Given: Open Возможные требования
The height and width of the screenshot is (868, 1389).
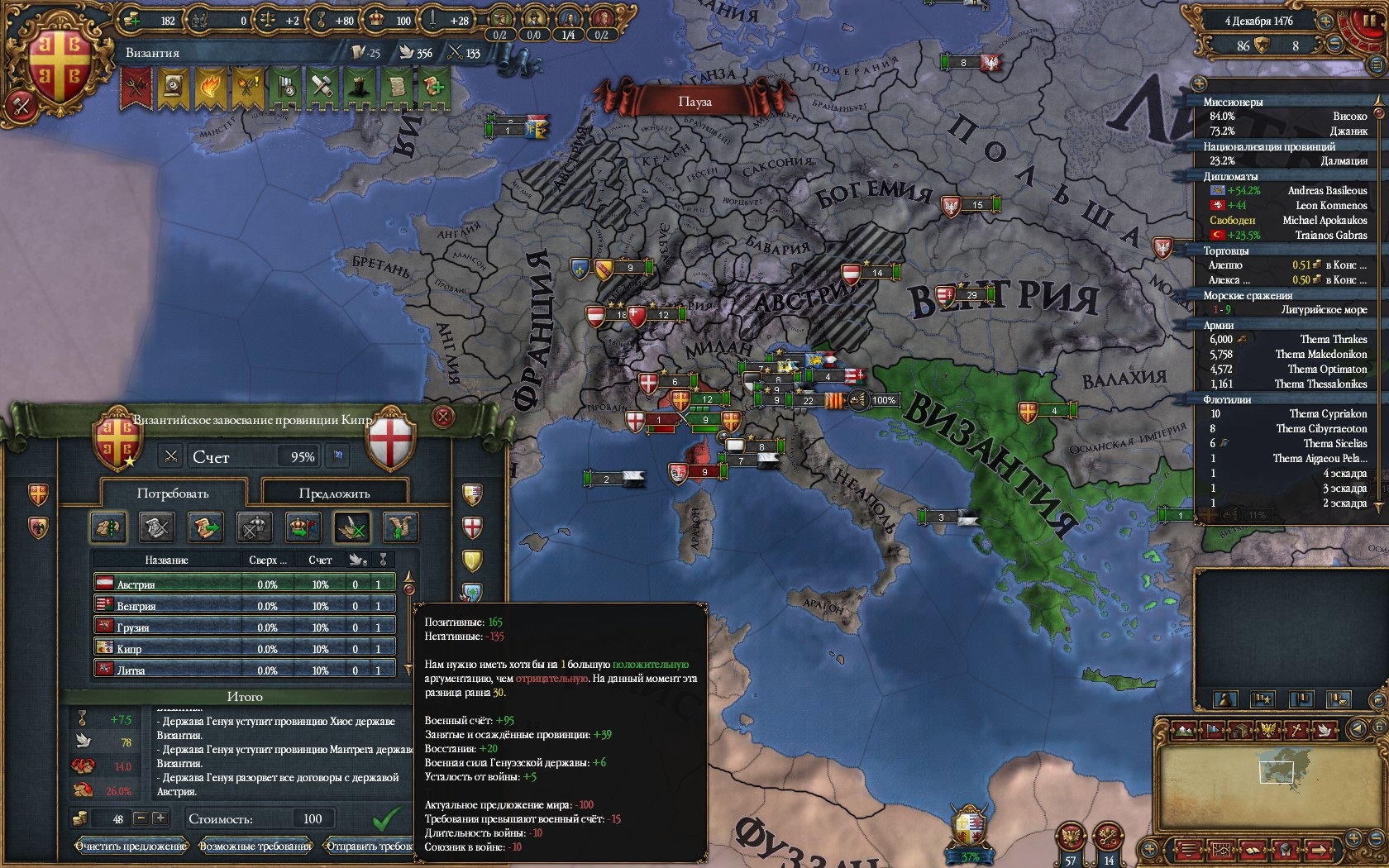Looking at the screenshot, I should pos(255,846).
